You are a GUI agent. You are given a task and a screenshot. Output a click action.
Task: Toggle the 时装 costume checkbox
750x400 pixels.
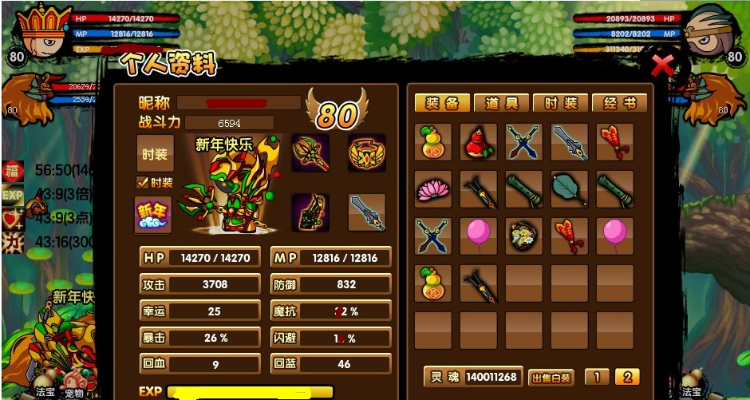[x=142, y=182]
